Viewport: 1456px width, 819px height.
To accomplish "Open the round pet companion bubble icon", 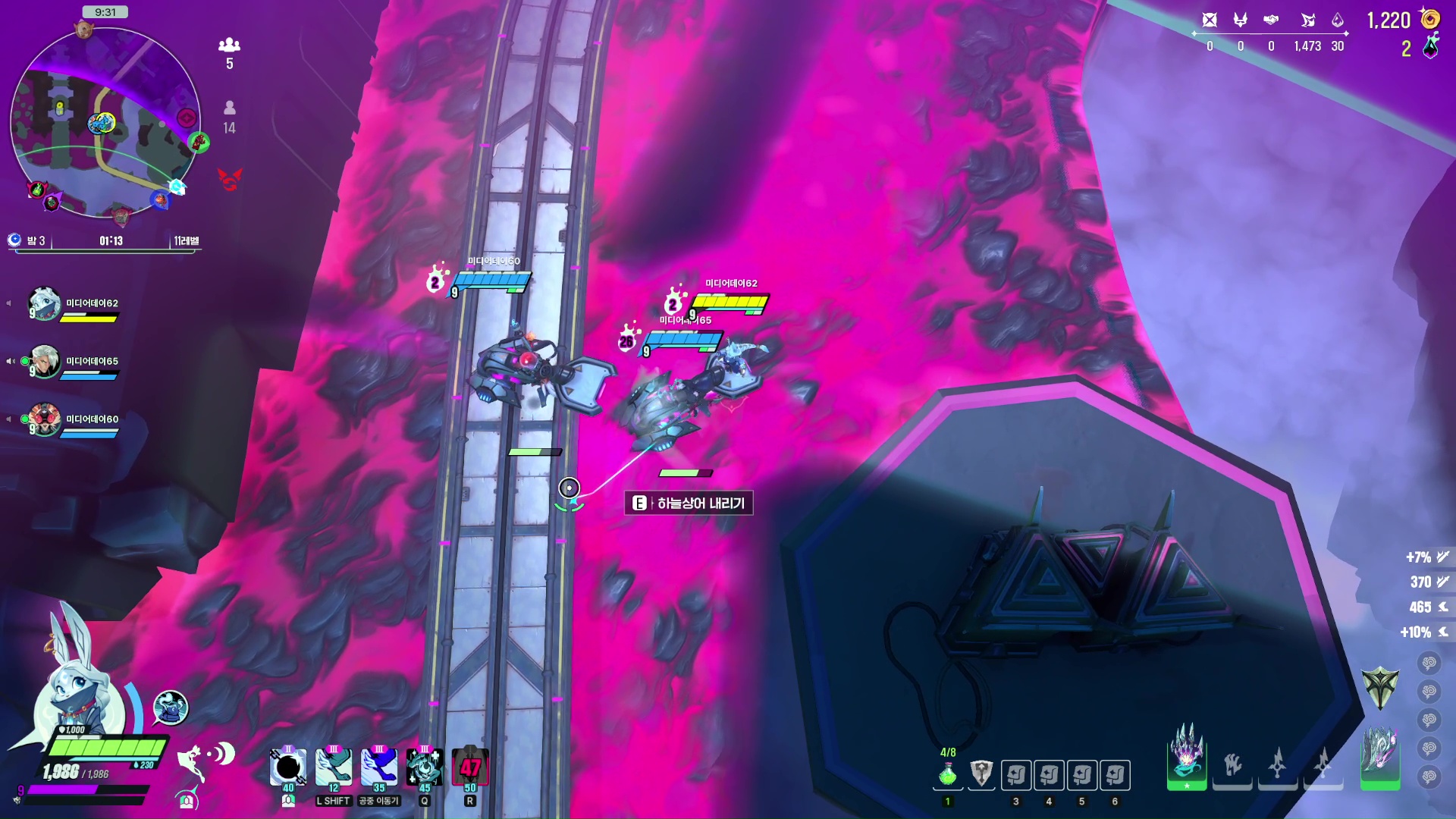I will (x=171, y=708).
